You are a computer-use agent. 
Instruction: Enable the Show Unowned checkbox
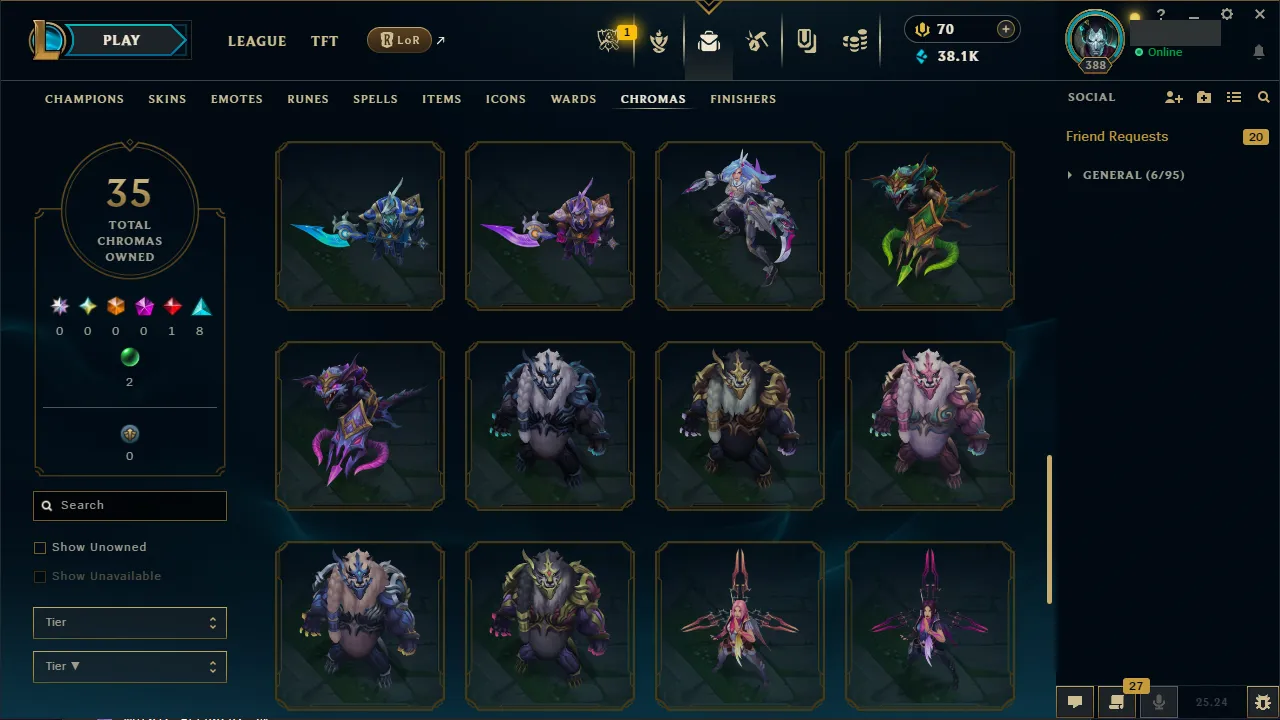(40, 547)
